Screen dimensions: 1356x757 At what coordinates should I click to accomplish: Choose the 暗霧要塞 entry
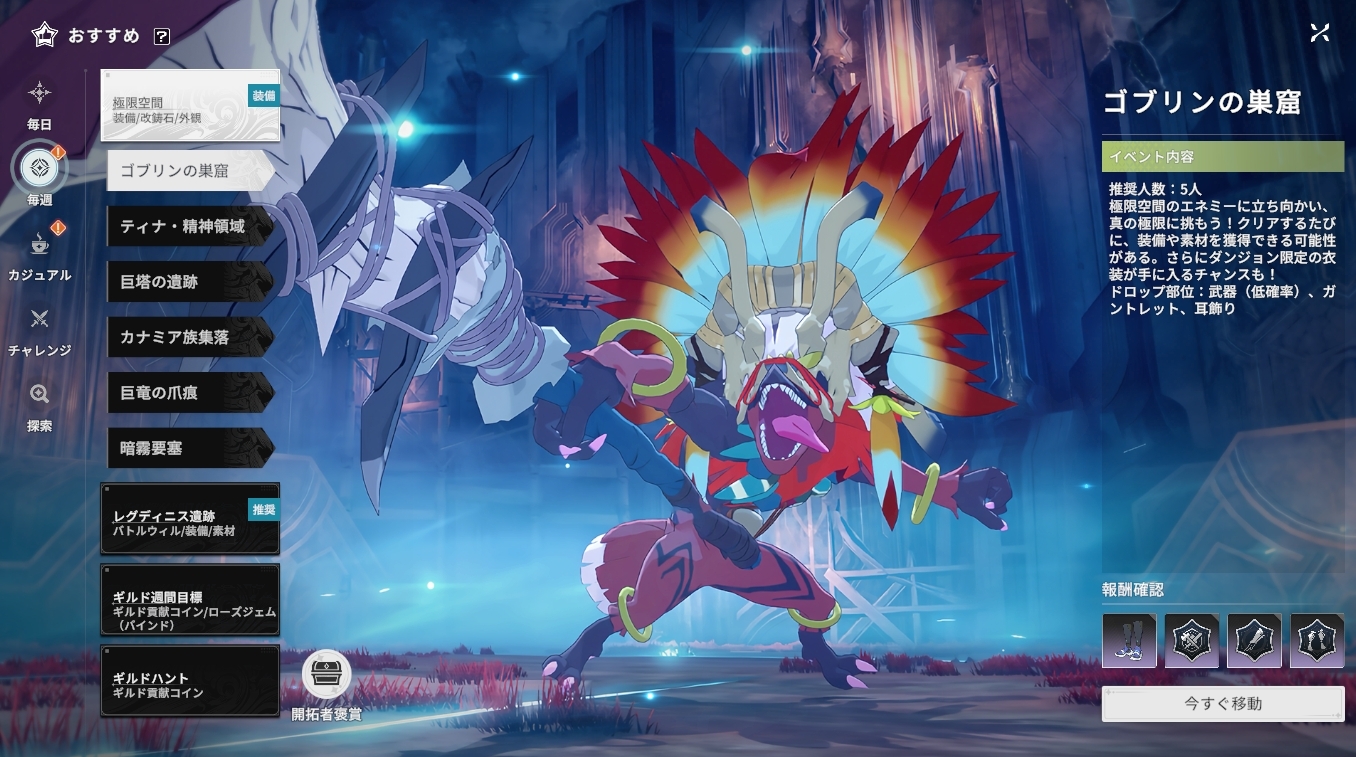[188, 448]
